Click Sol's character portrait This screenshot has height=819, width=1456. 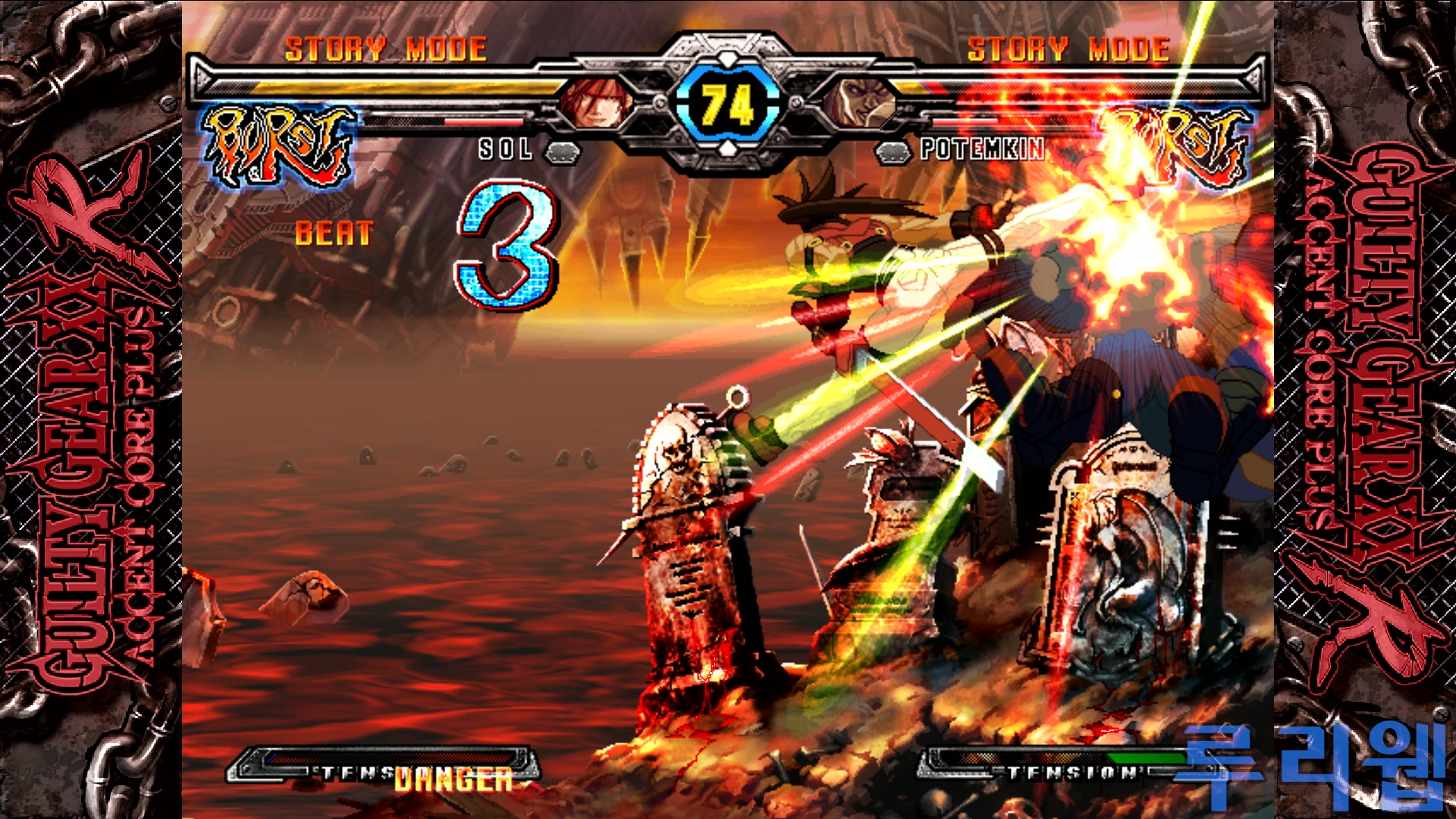coord(596,102)
